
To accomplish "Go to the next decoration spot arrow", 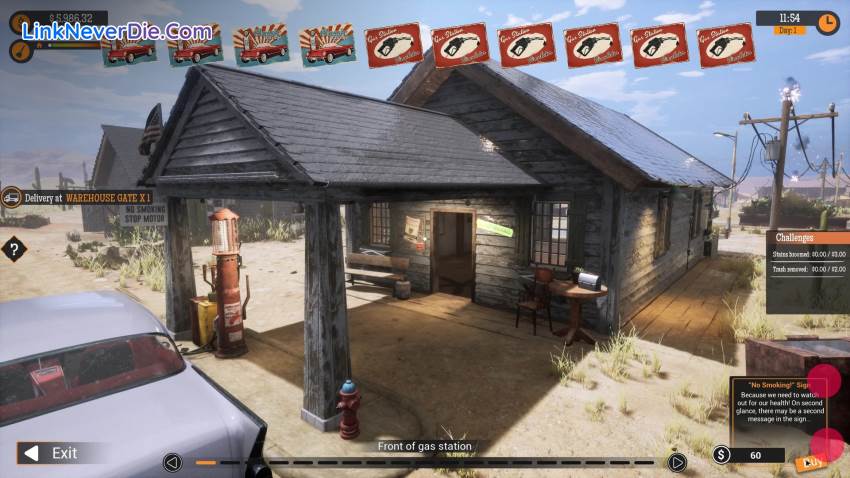I will (x=677, y=462).
